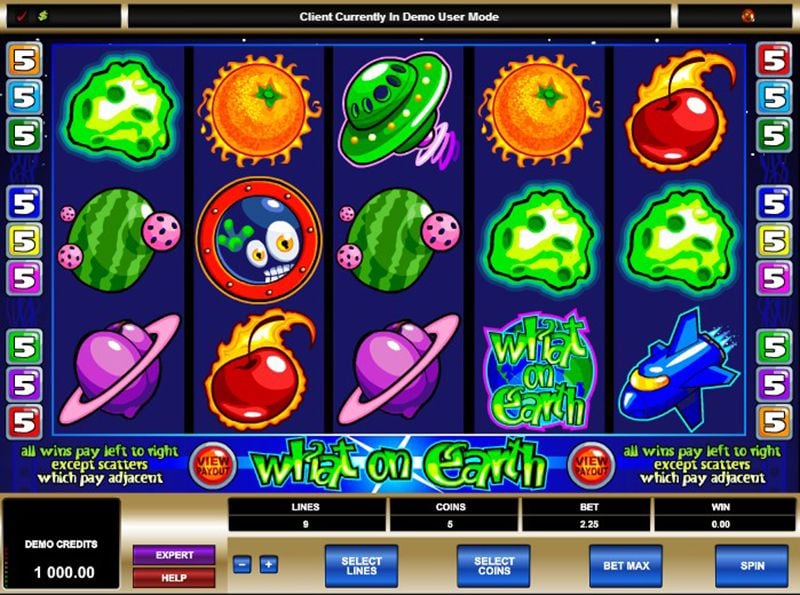Image resolution: width=800 pixels, height=595 pixels.
Task: Switch to EXPERT mode
Action: point(173,555)
